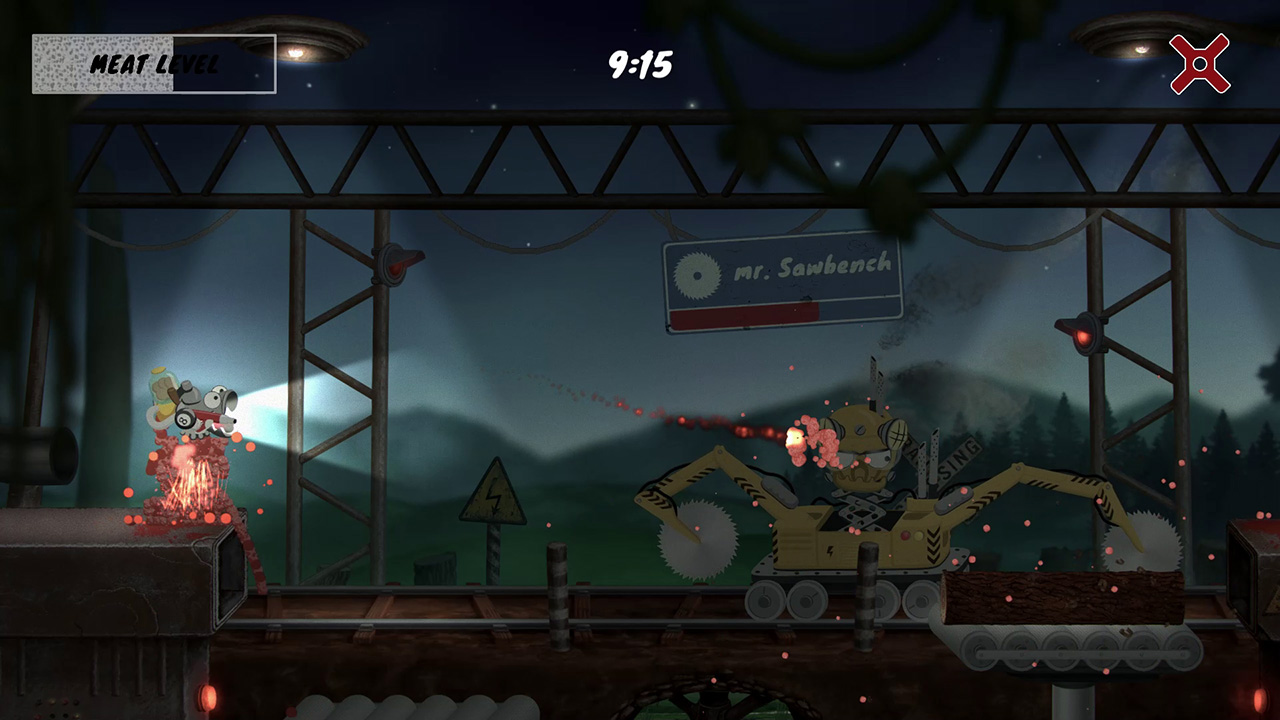Click the MEAT LEVEL title text
The height and width of the screenshot is (720, 1280).
pyautogui.click(x=156, y=63)
